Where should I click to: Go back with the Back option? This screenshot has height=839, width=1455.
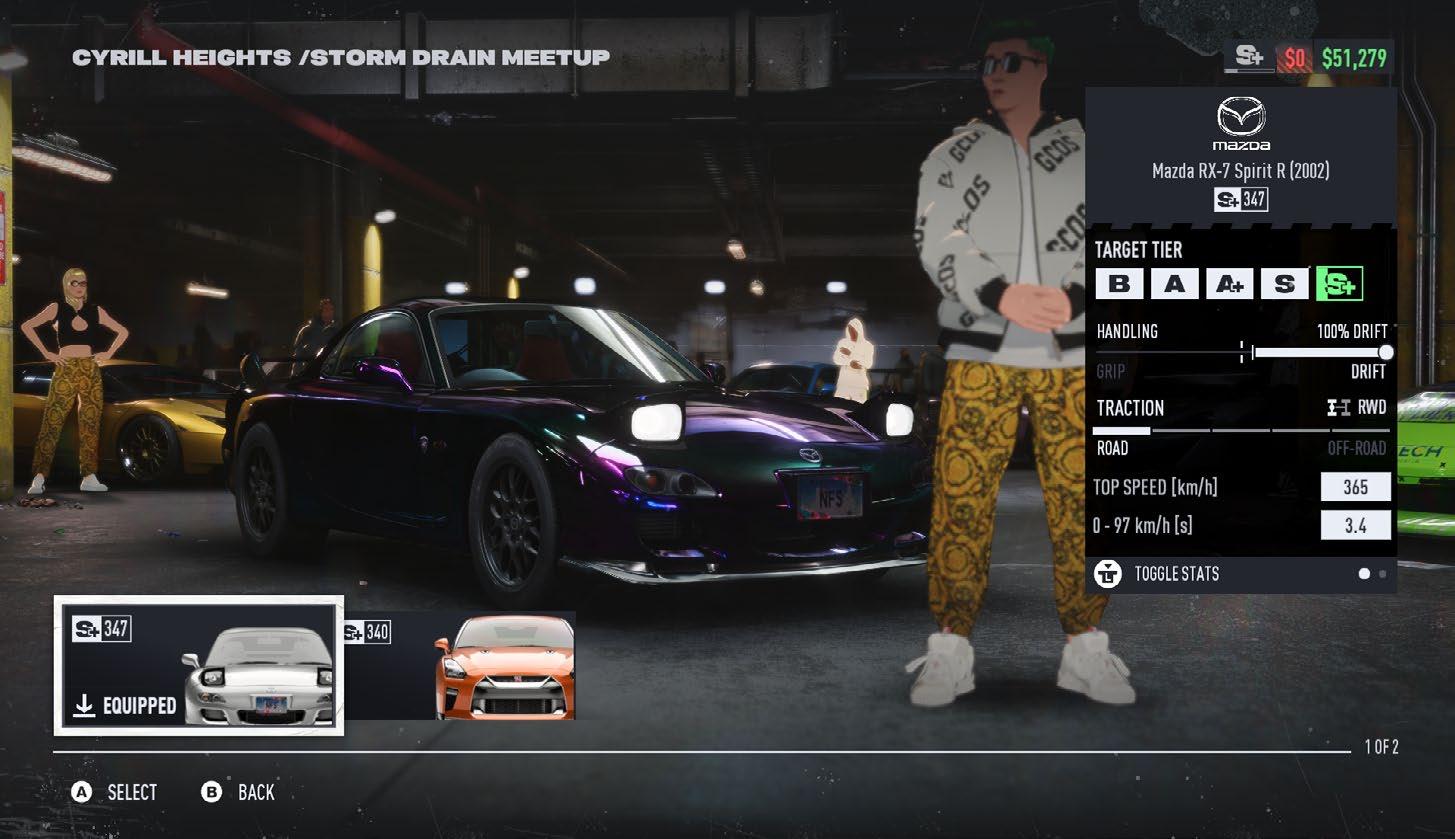tap(239, 792)
